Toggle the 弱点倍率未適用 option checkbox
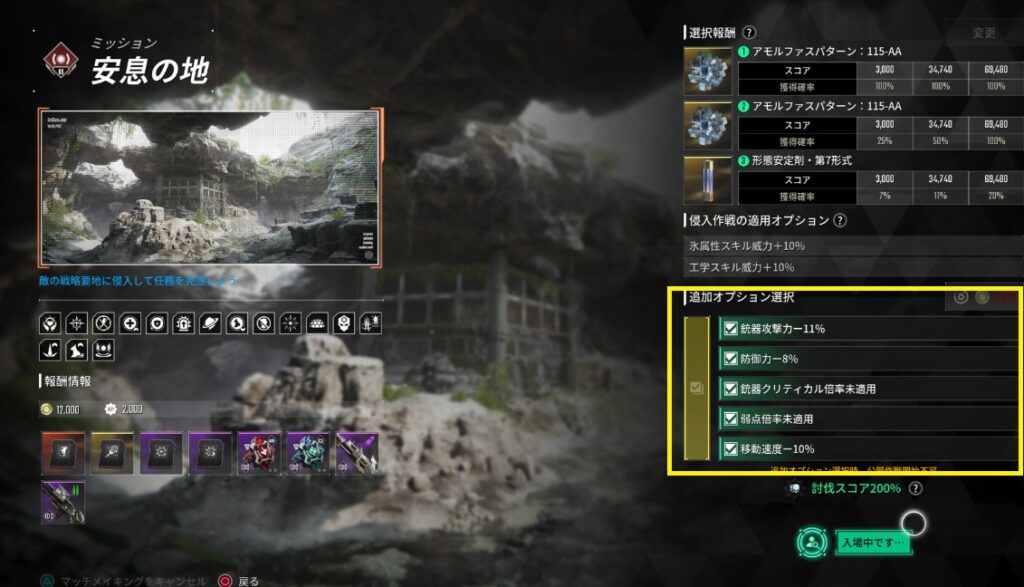This screenshot has width=1024, height=587. tap(730, 419)
